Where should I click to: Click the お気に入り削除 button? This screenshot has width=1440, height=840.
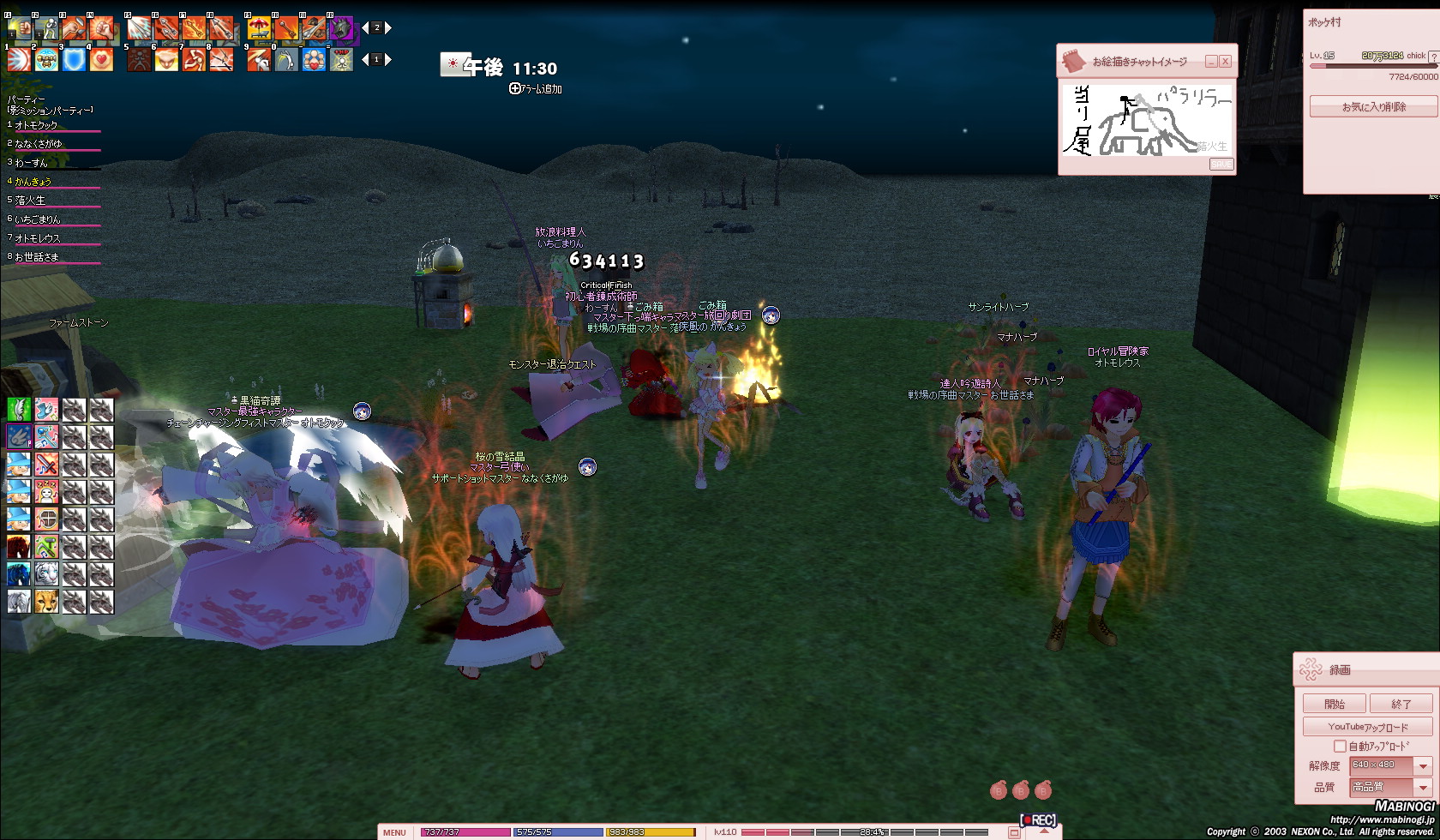pyautogui.click(x=1373, y=107)
